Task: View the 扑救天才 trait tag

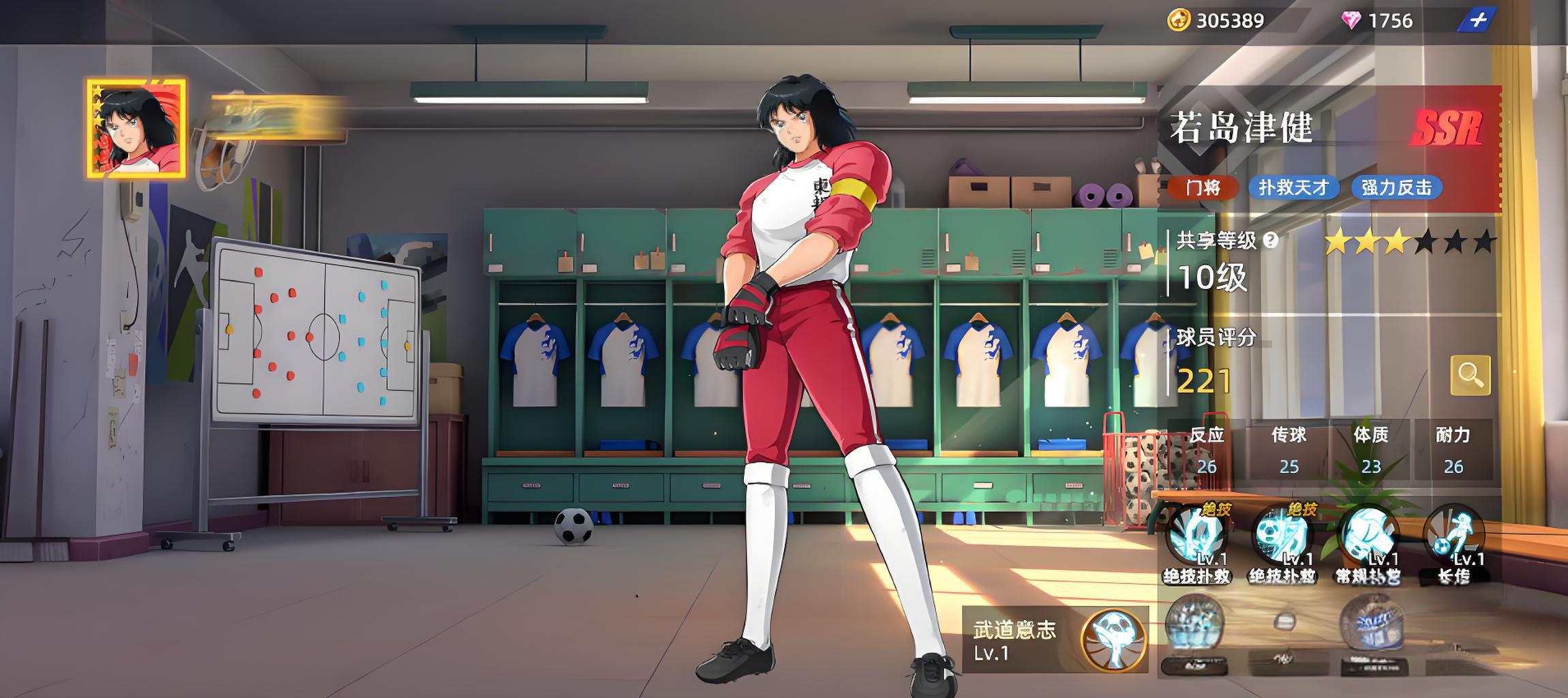Action: tap(1293, 187)
